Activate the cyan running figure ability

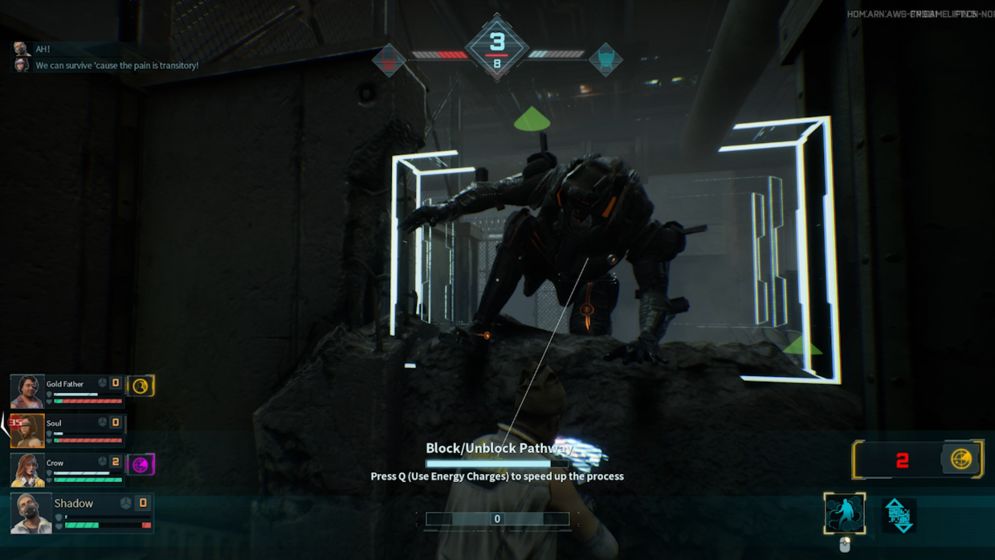coord(844,514)
